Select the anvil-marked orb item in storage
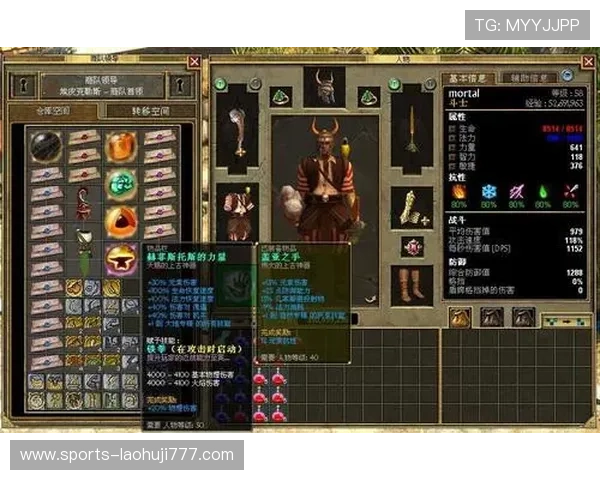Image resolution: width=600 pixels, height=480 pixels. click(121, 258)
